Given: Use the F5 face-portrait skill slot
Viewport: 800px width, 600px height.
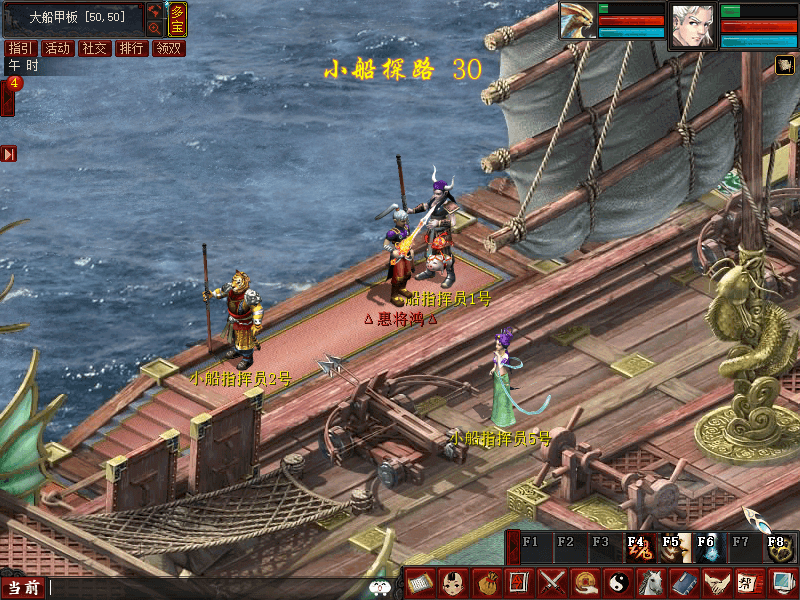Looking at the screenshot, I should point(672,547).
